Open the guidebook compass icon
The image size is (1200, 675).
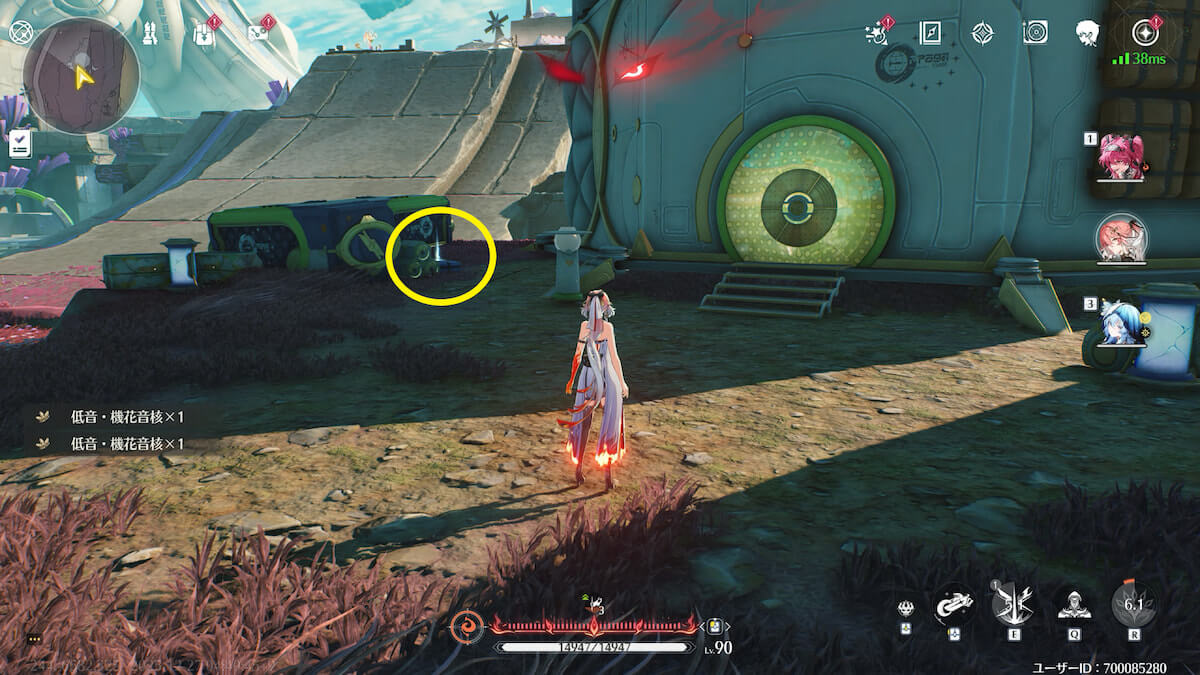click(x=930, y=33)
